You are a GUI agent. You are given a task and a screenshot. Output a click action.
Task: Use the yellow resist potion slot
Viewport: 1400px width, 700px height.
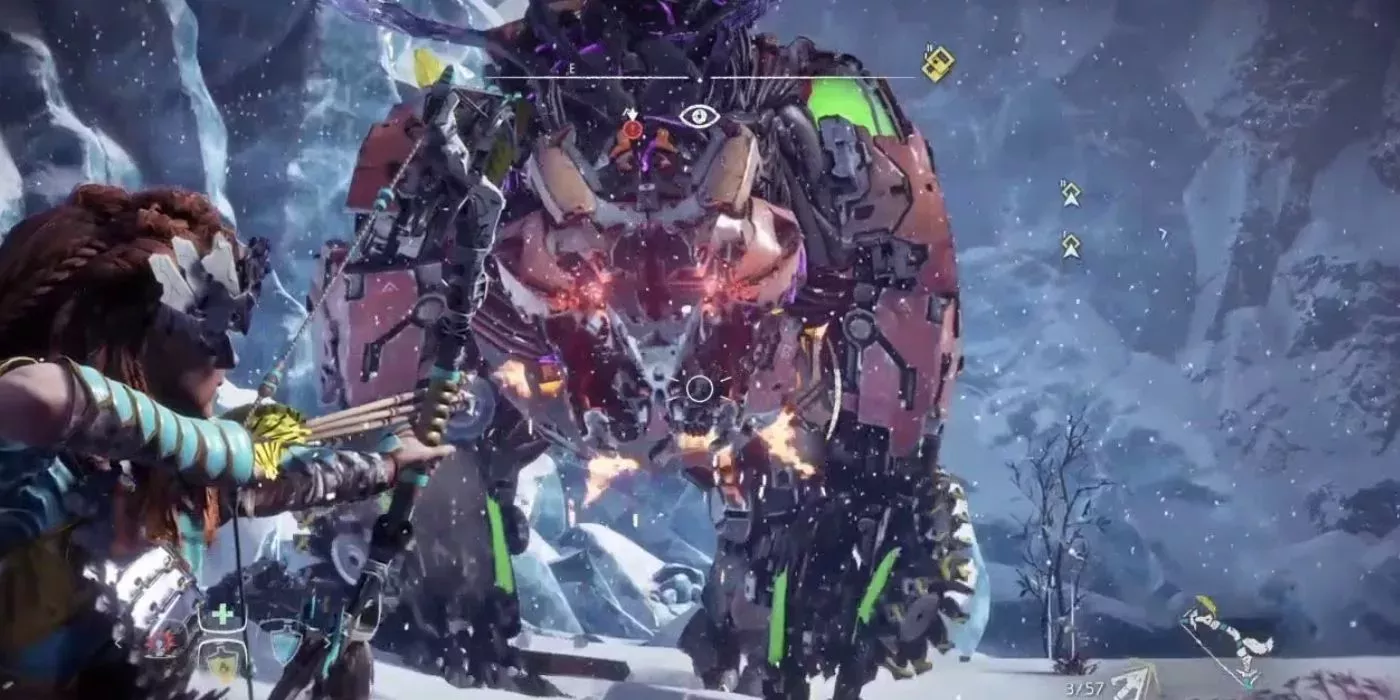tap(222, 662)
